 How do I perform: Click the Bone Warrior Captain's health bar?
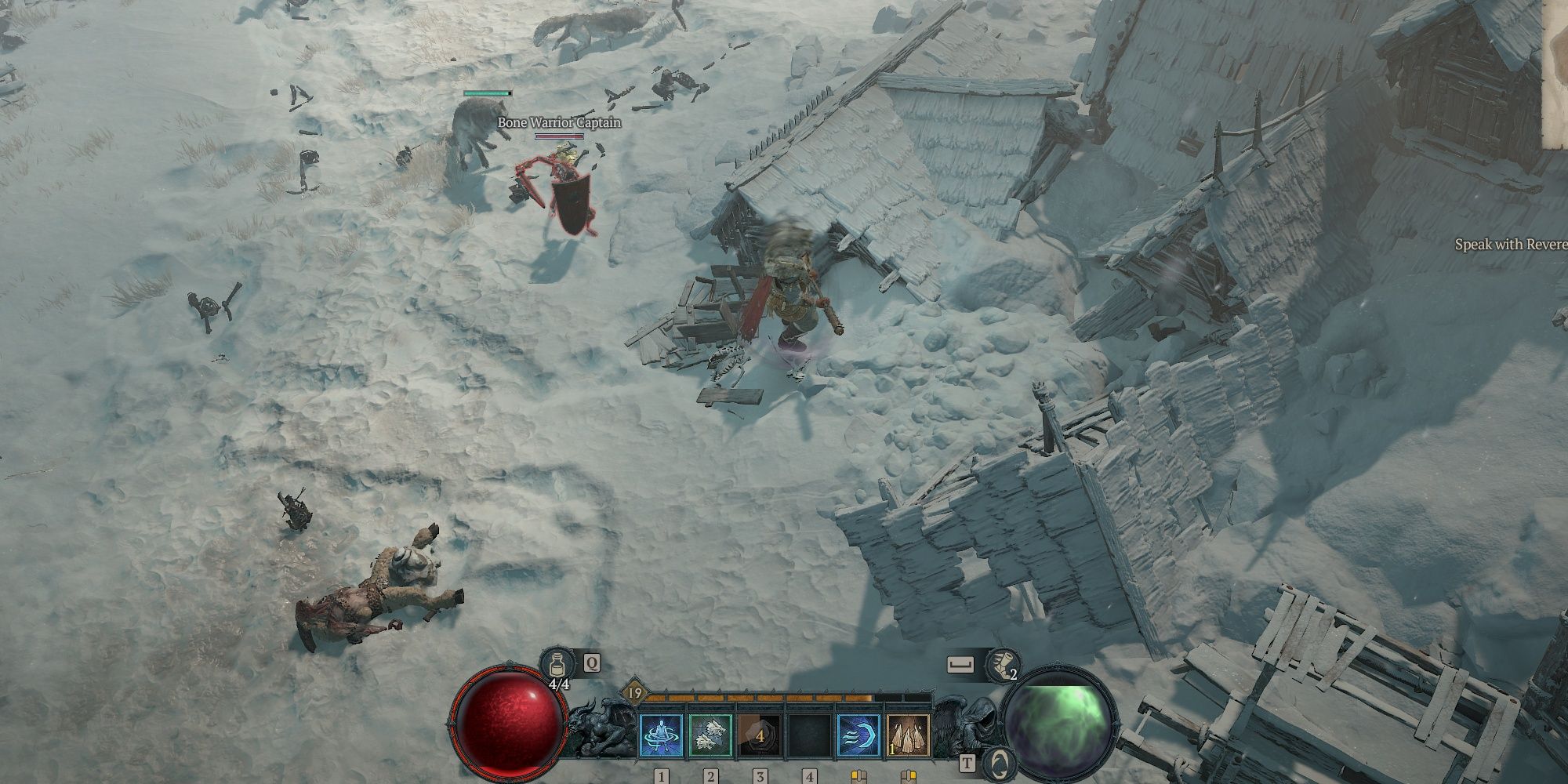[561, 135]
